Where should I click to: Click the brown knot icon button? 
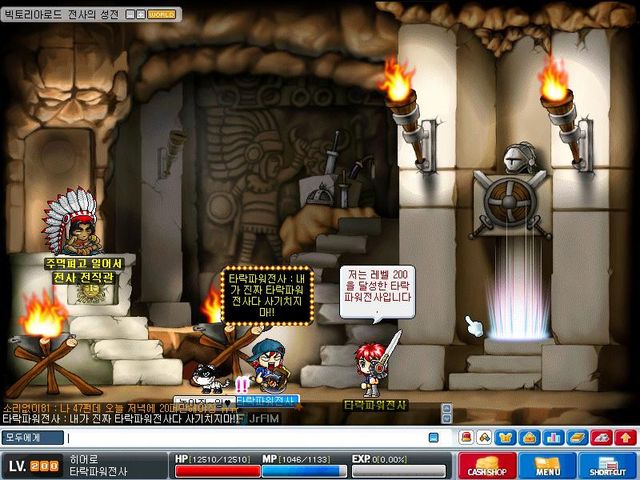pos(485,437)
